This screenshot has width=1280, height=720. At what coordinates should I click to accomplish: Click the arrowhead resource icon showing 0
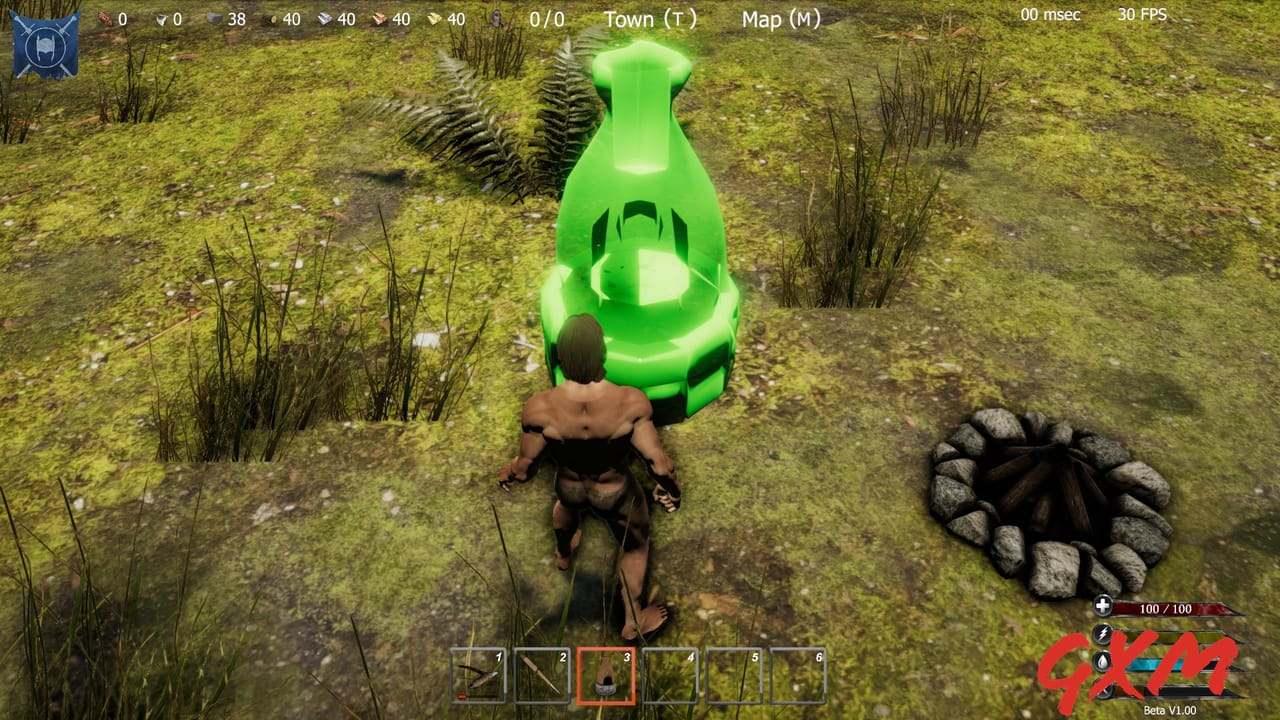[163, 17]
